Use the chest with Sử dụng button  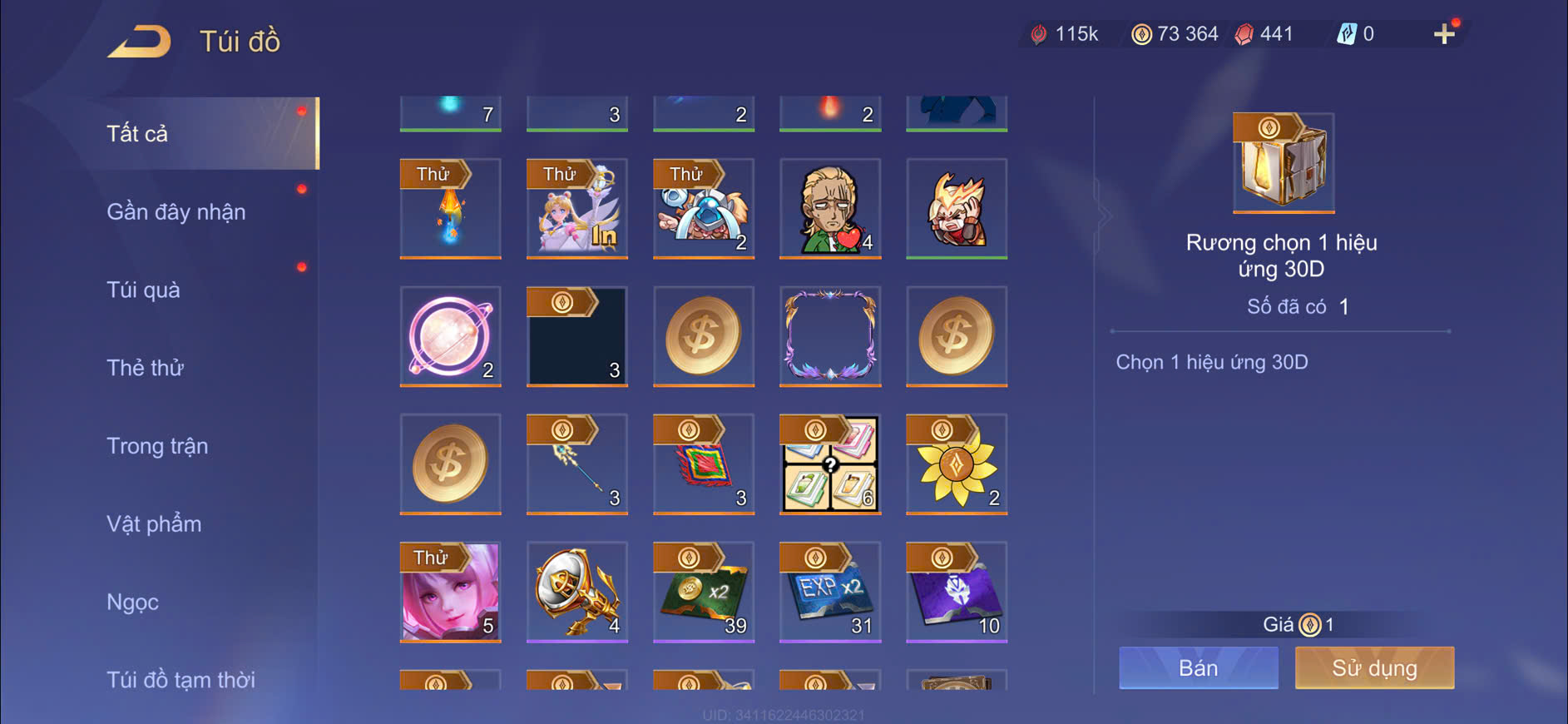tap(1374, 668)
